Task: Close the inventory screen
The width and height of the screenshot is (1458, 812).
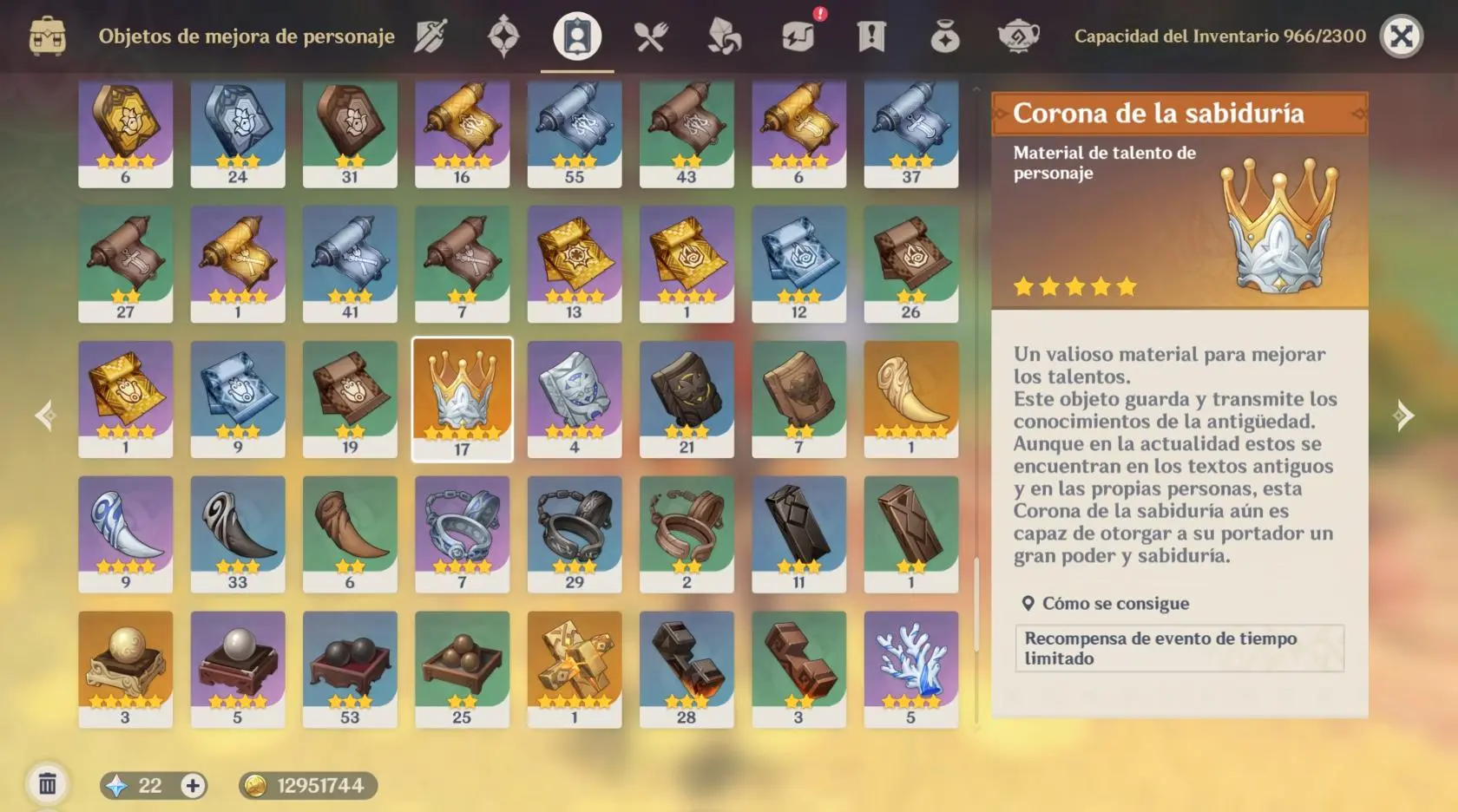Action: coord(1401,36)
